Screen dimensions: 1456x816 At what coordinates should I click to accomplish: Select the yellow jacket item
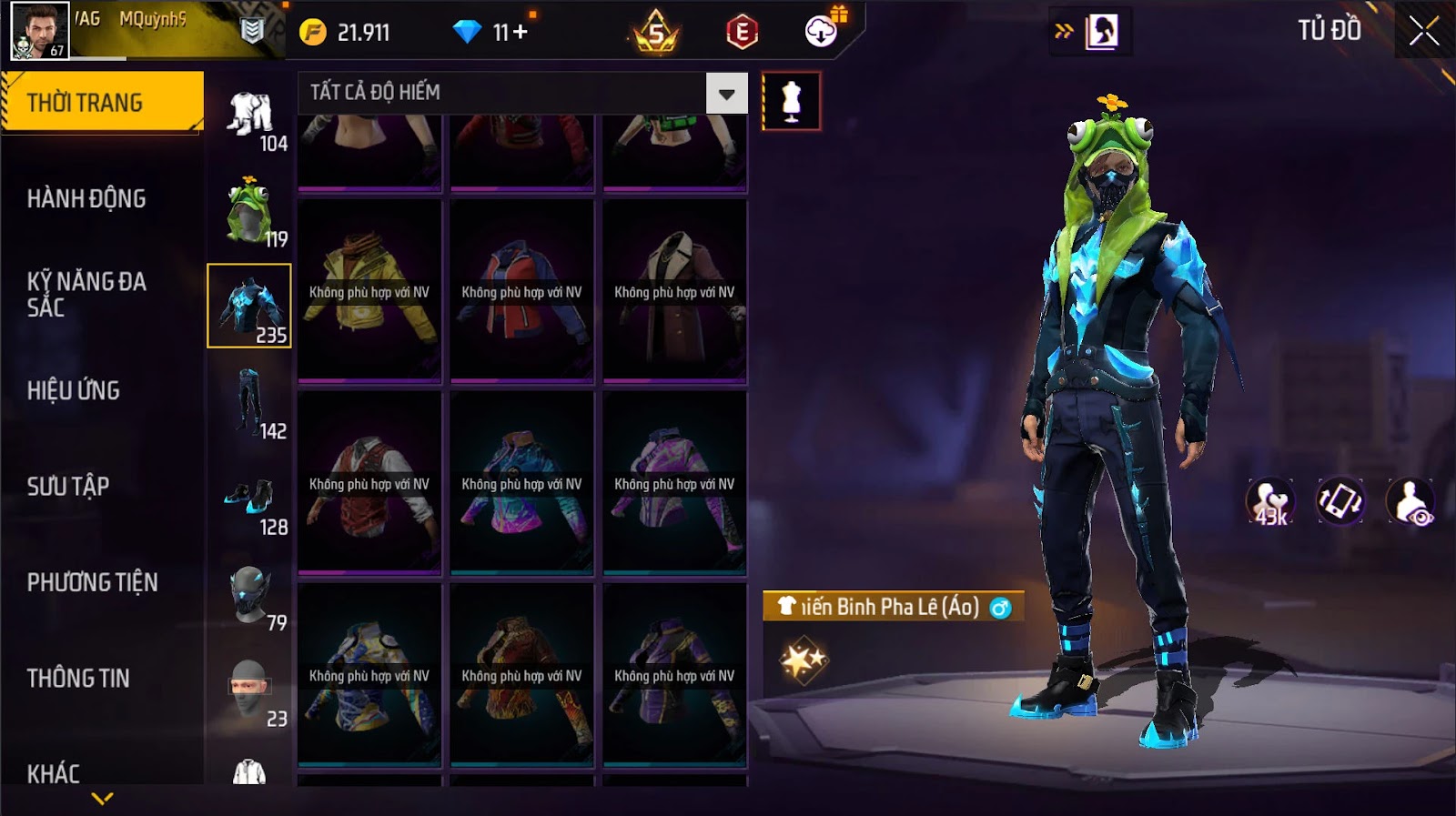tap(369, 291)
